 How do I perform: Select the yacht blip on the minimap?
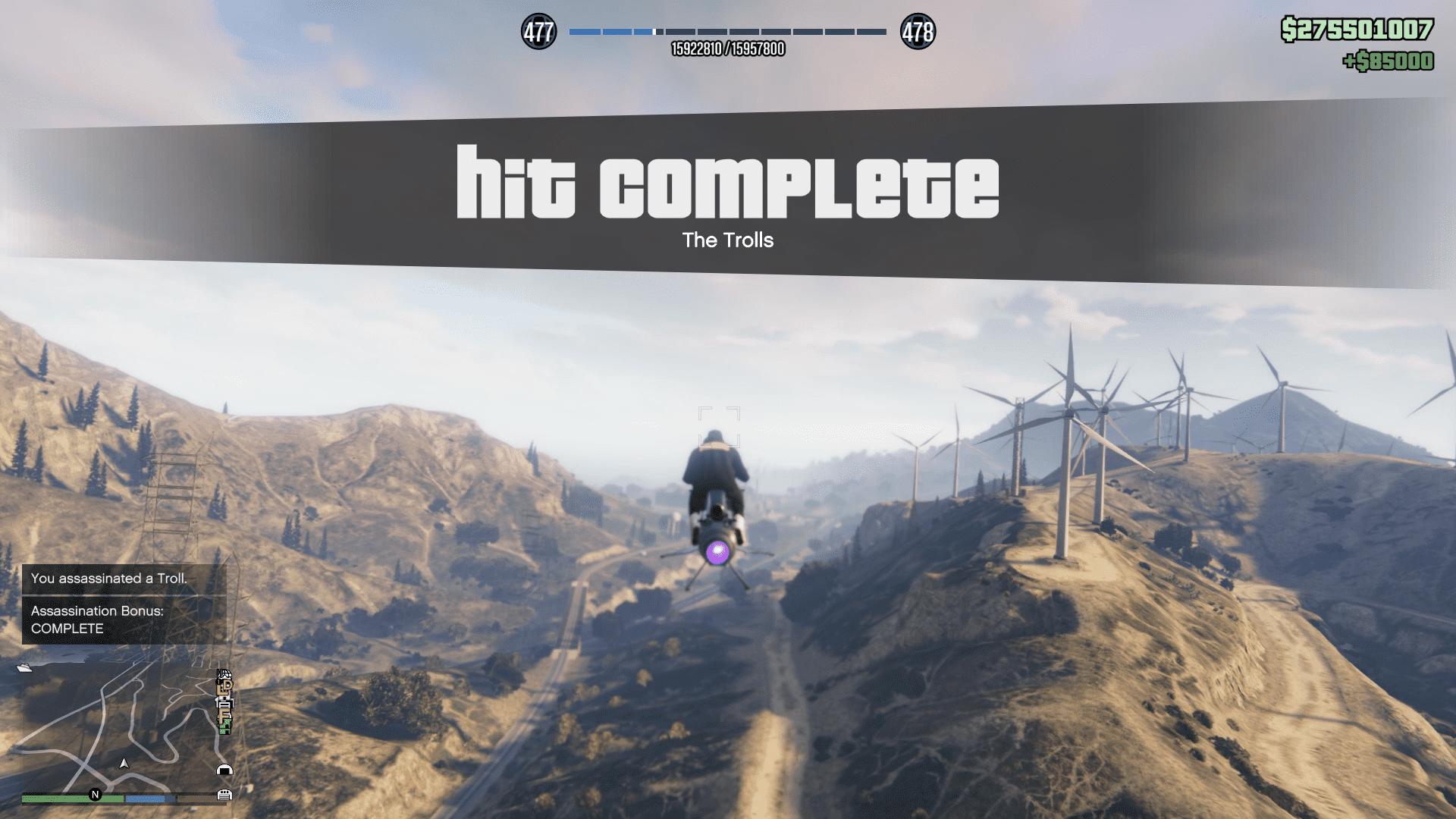point(24,668)
